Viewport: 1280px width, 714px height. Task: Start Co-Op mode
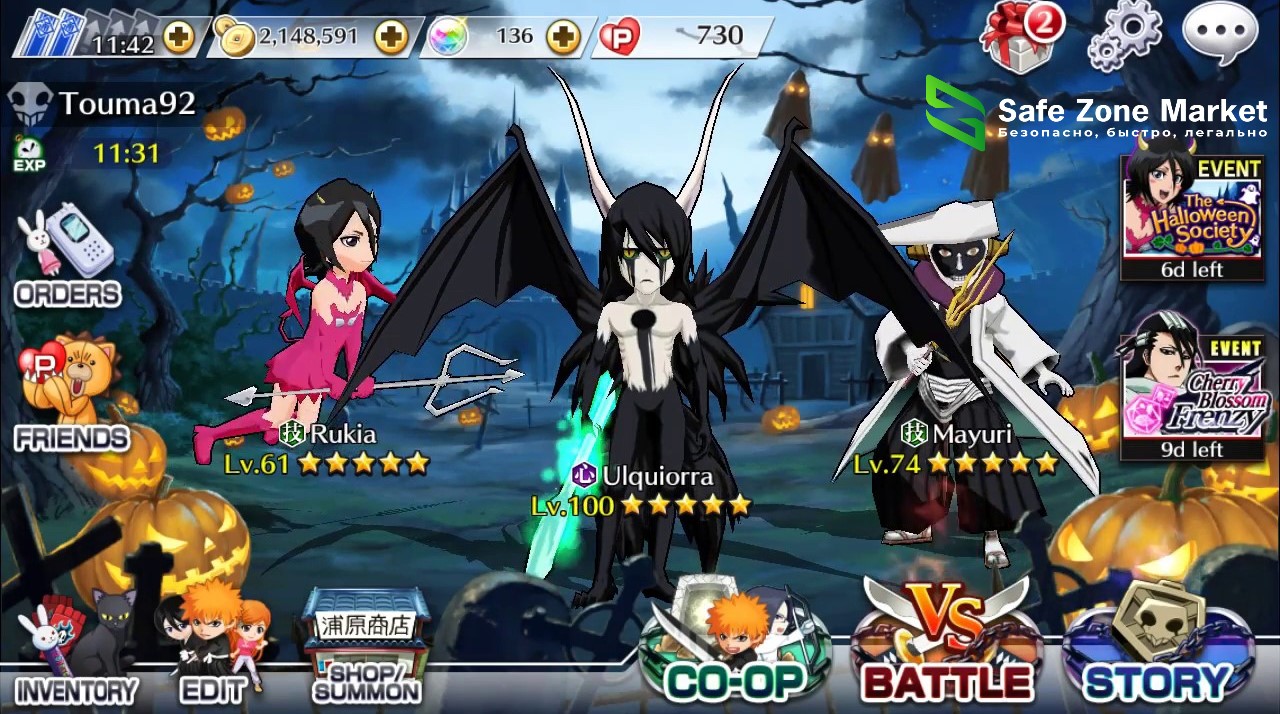pos(735,645)
